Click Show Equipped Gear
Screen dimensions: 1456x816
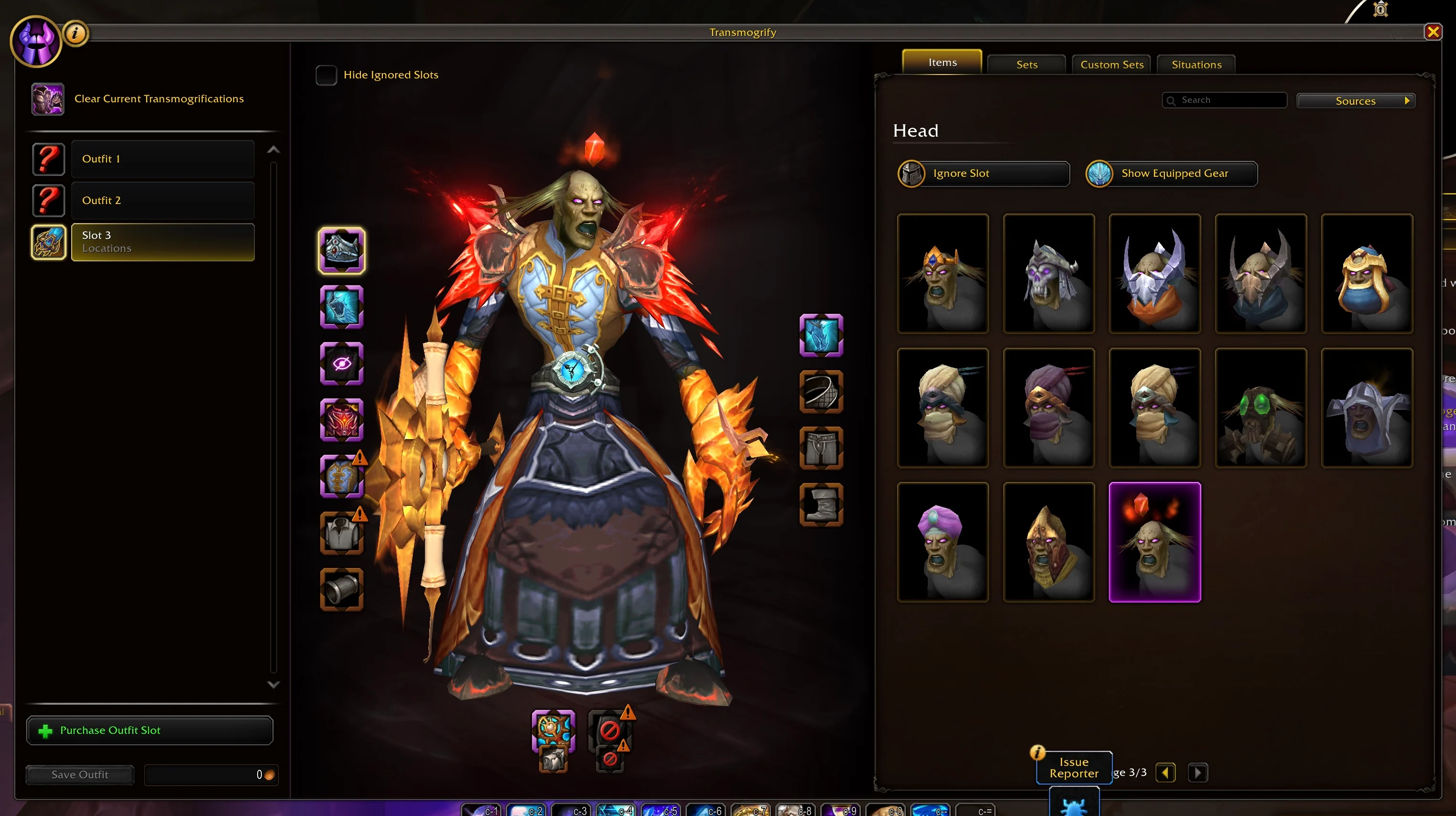coord(1172,173)
